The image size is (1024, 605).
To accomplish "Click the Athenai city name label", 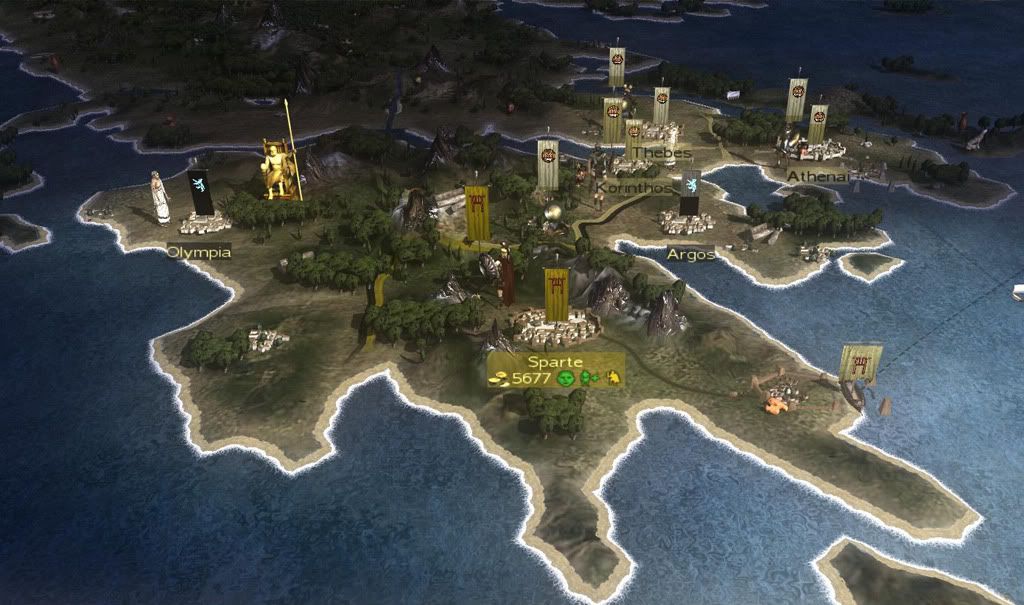I will pyautogui.click(x=818, y=176).
